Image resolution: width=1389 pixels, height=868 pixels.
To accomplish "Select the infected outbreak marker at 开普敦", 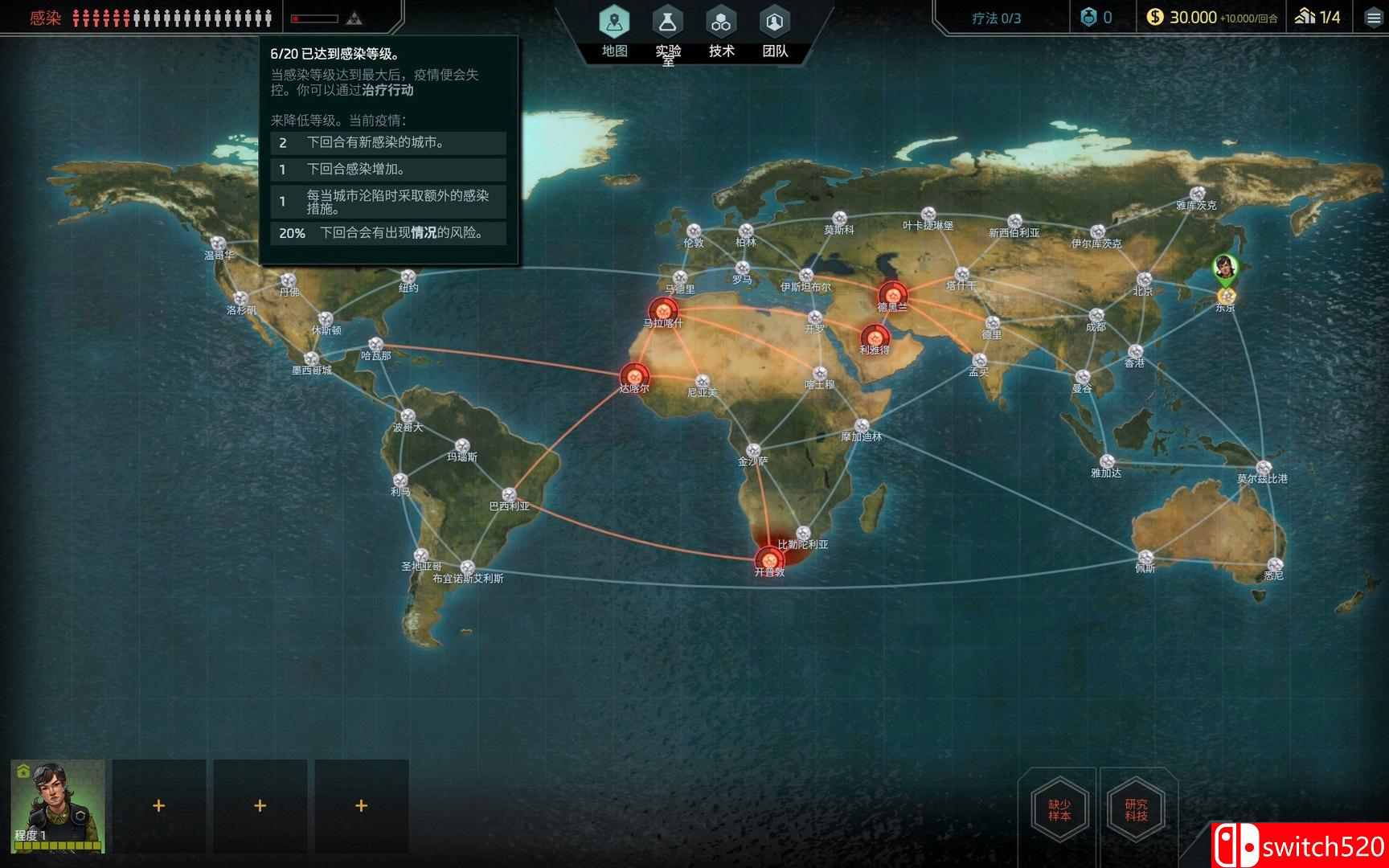I will [772, 559].
